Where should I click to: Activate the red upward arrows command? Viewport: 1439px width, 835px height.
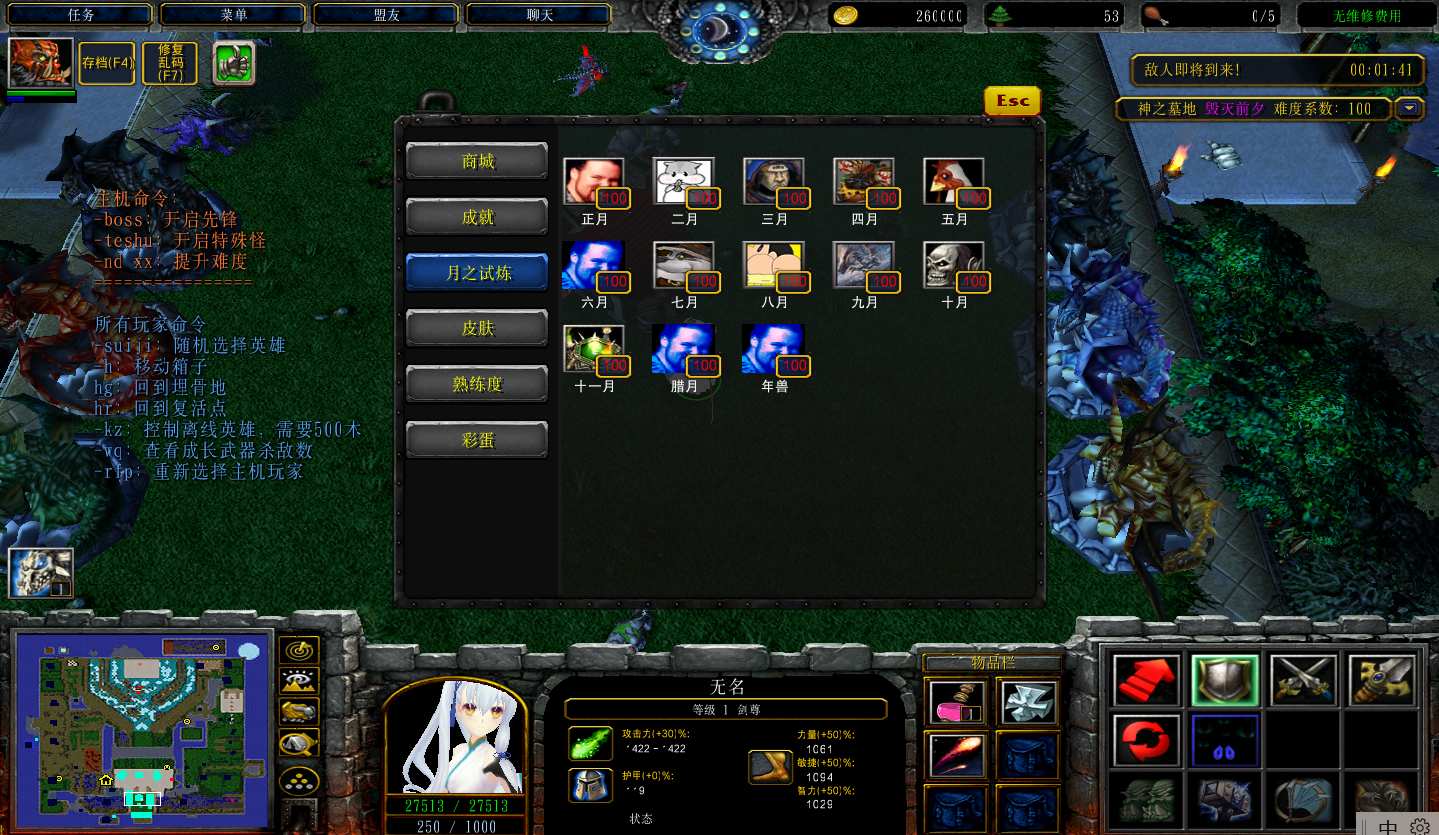[1145, 679]
